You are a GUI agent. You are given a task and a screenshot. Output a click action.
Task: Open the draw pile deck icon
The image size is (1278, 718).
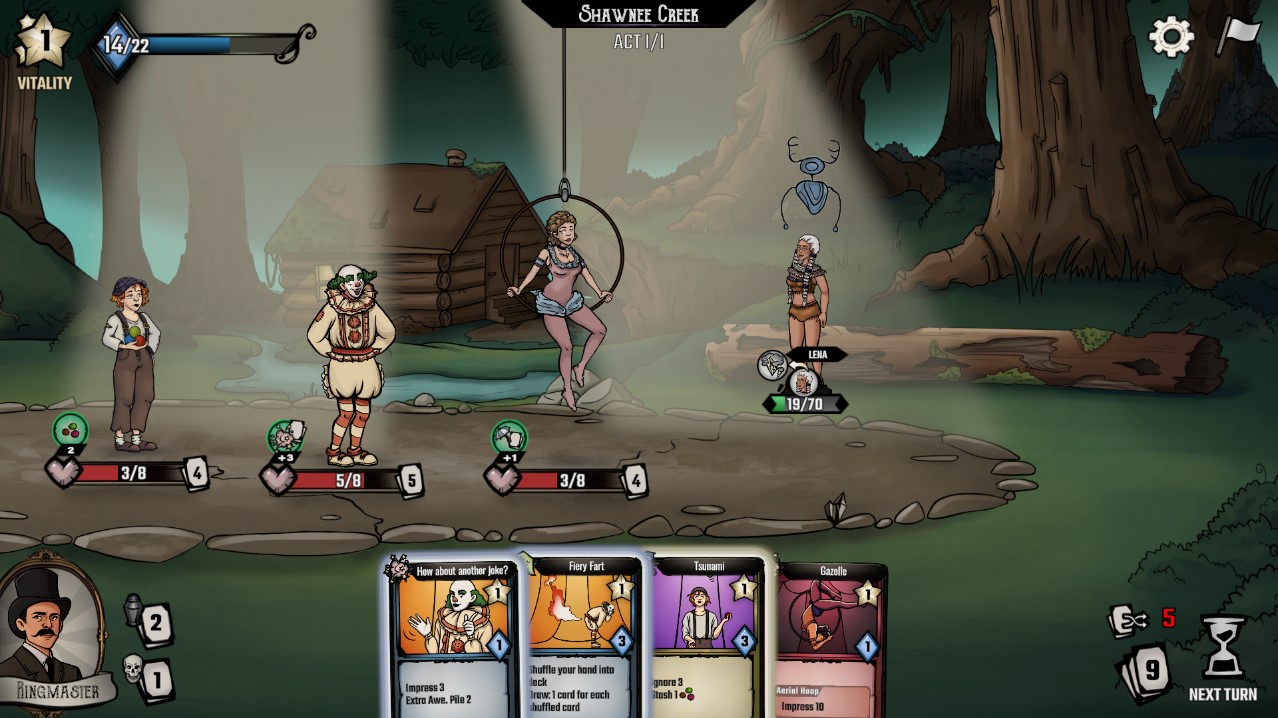point(1144,671)
